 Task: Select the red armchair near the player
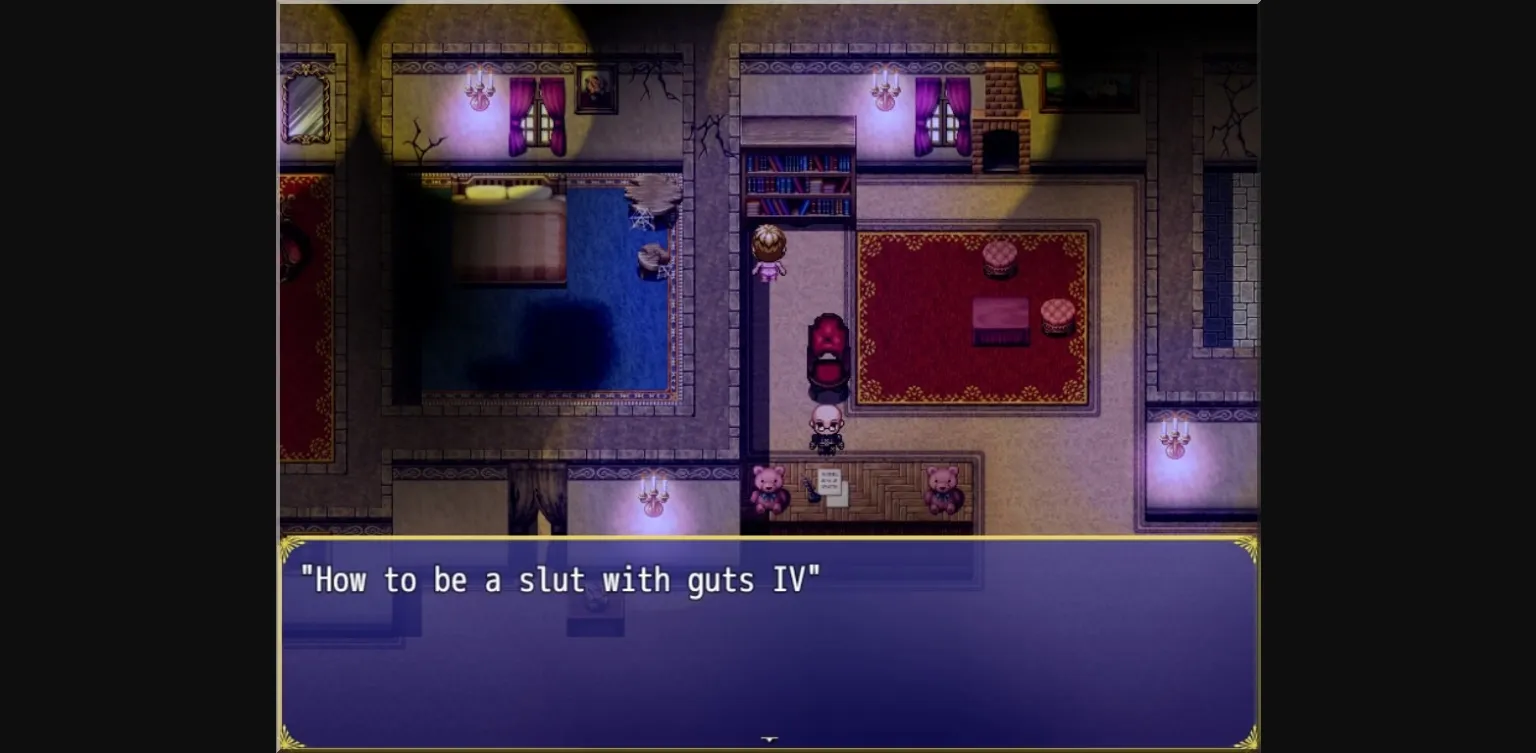(x=828, y=350)
